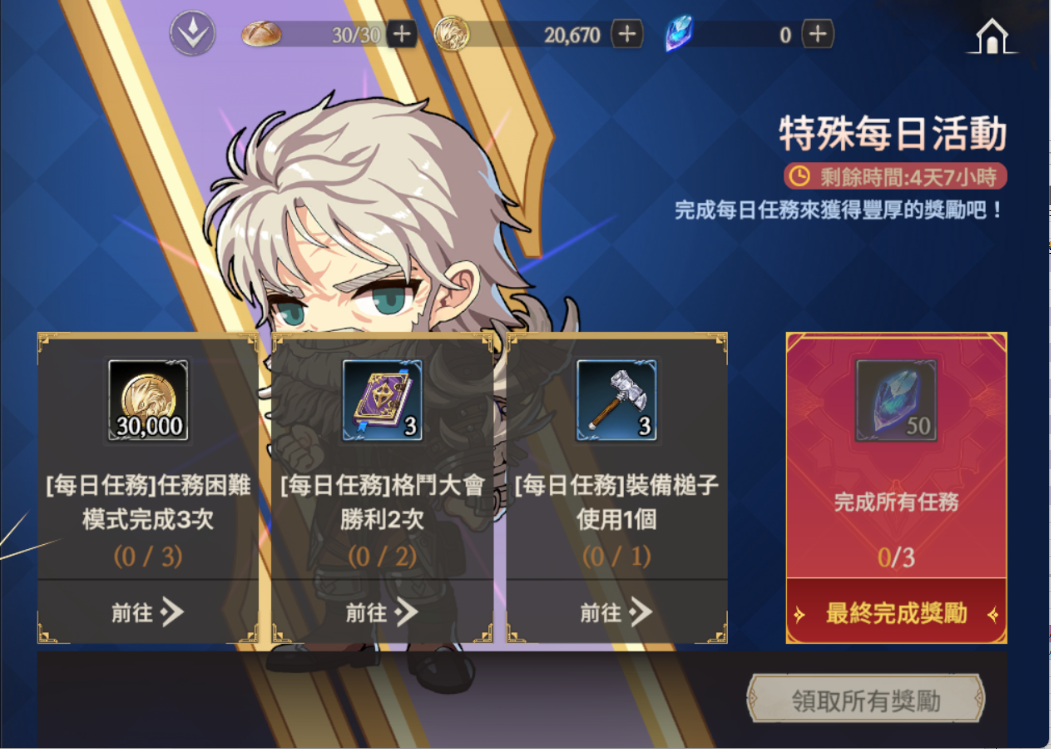Open the round emblem dropdown icon
The width and height of the screenshot is (1051, 749).
(x=193, y=35)
